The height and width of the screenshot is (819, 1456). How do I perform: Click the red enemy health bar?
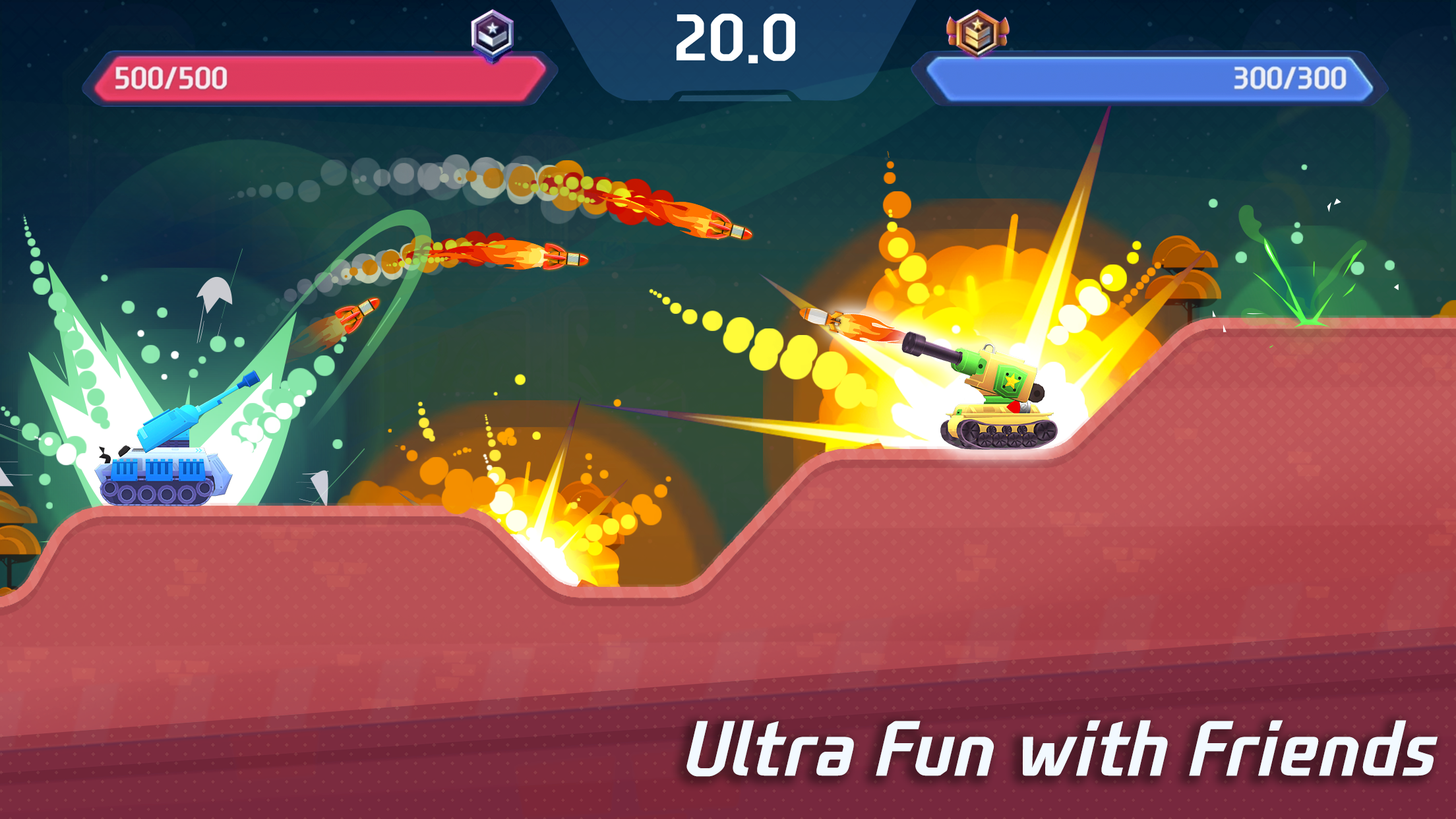click(317, 80)
